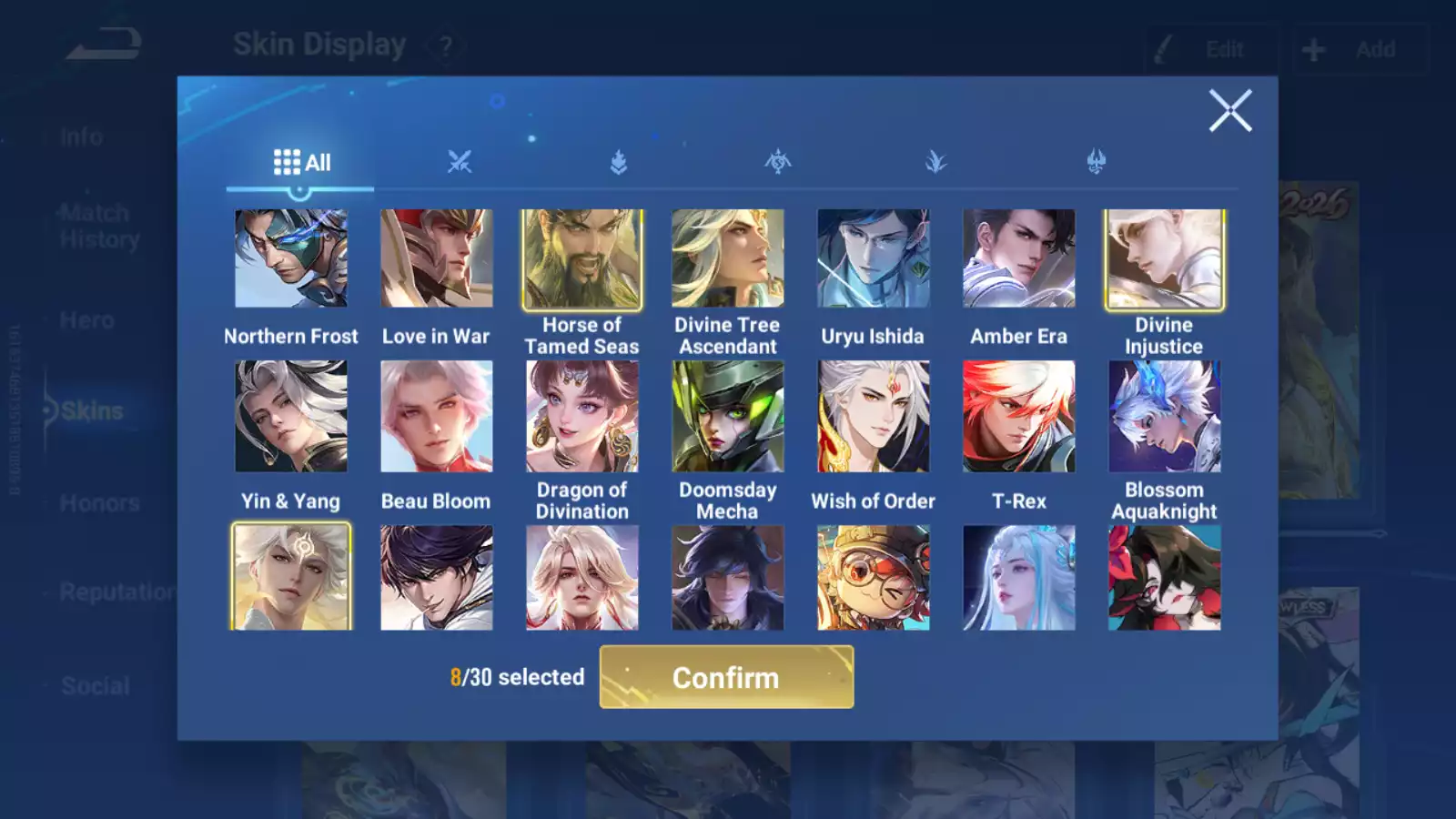Viewport: 1456px width, 819px height.
Task: Click the T-Rex skin thumbnail
Action: coord(1018,416)
